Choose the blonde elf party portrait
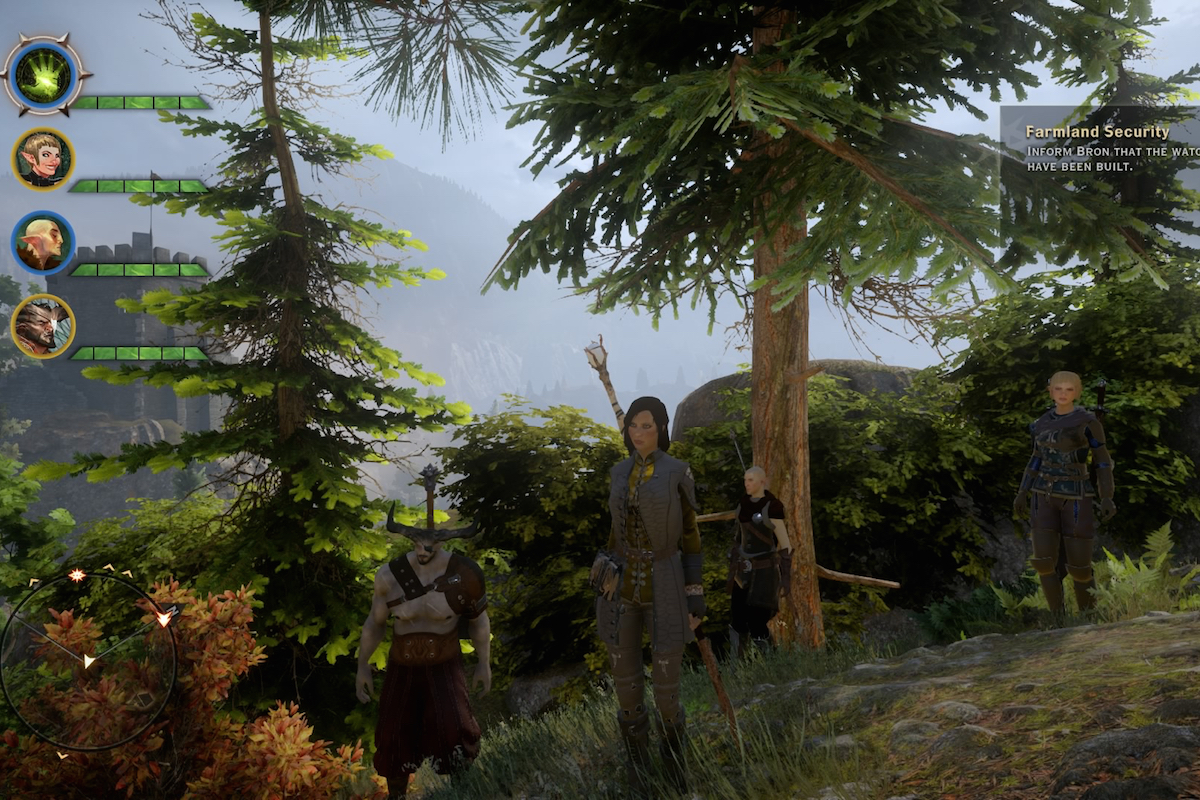1200x800 pixels. coord(43,159)
